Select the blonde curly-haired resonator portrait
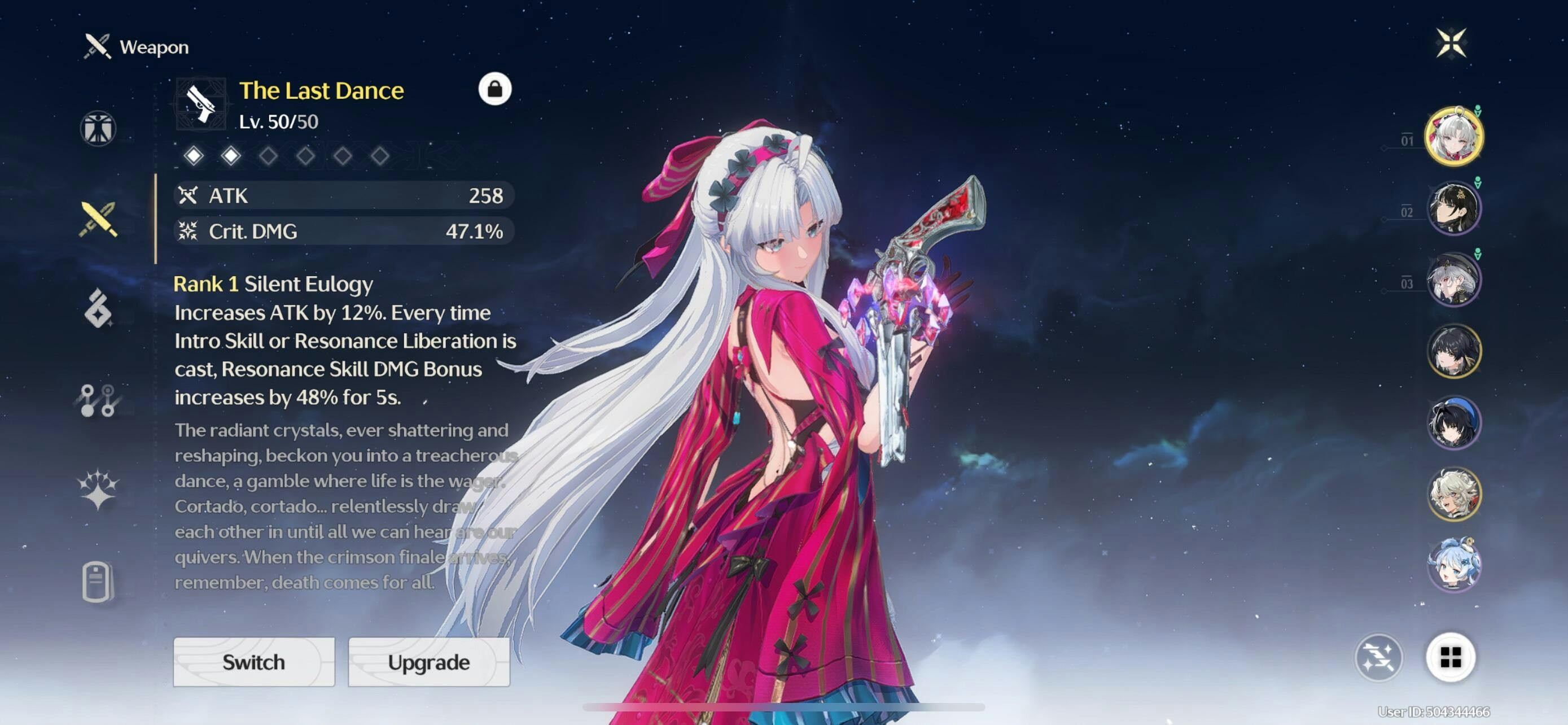The width and height of the screenshot is (1568, 725). pyautogui.click(x=1453, y=493)
